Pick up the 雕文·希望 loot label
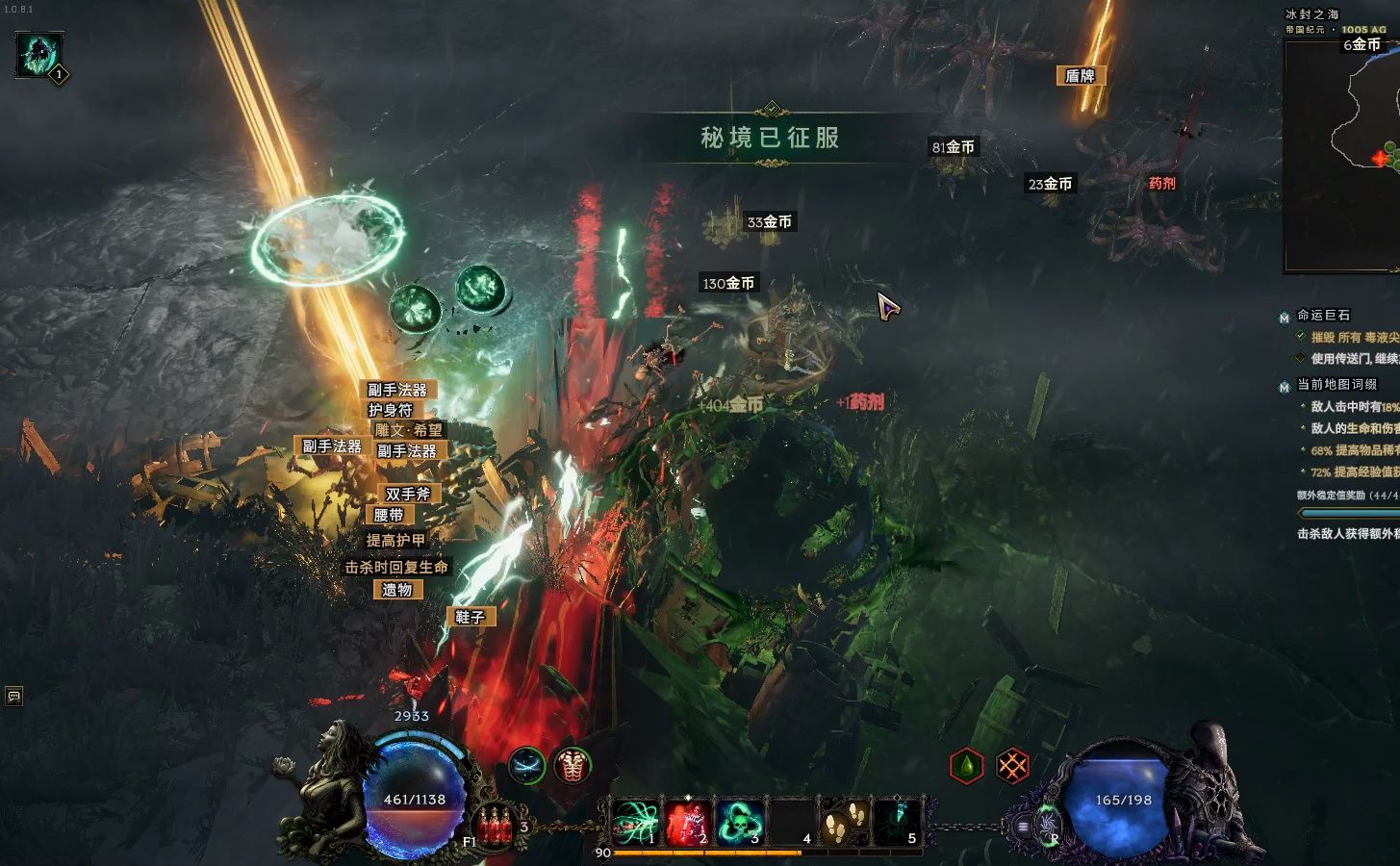Viewport: 1400px width, 866px height. tap(409, 430)
